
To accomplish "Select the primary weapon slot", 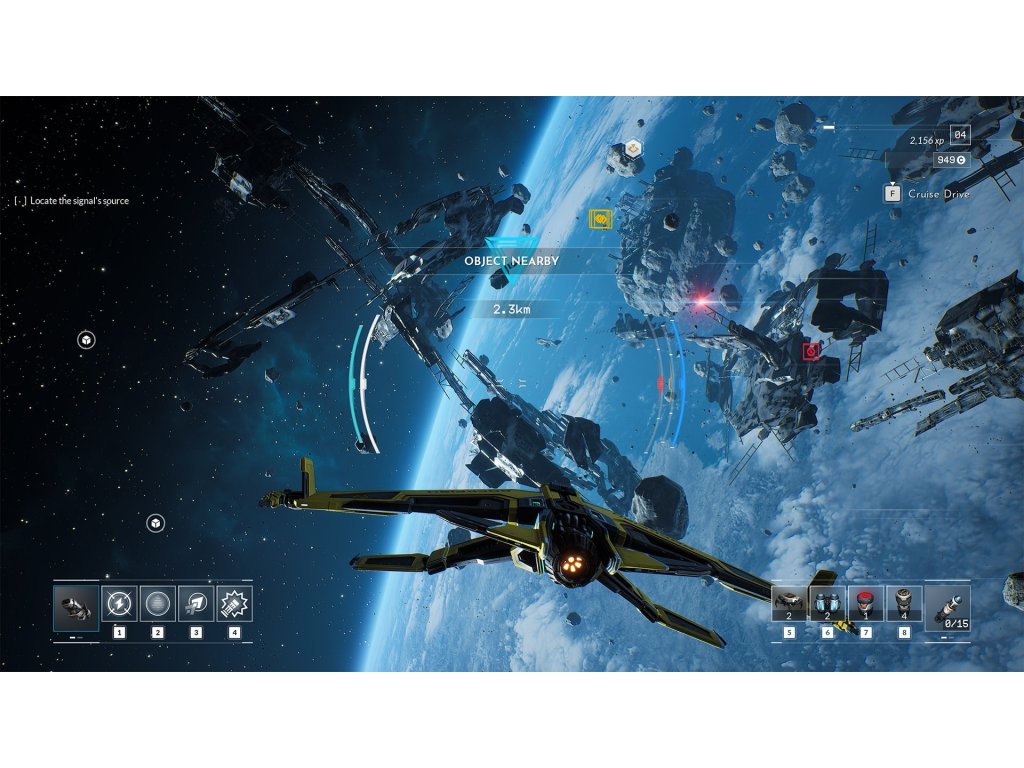I will pyautogui.click(x=76, y=607).
